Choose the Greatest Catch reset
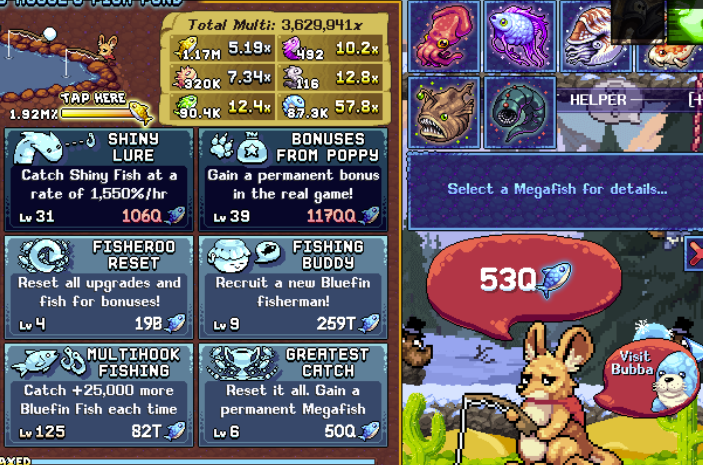 294,394
